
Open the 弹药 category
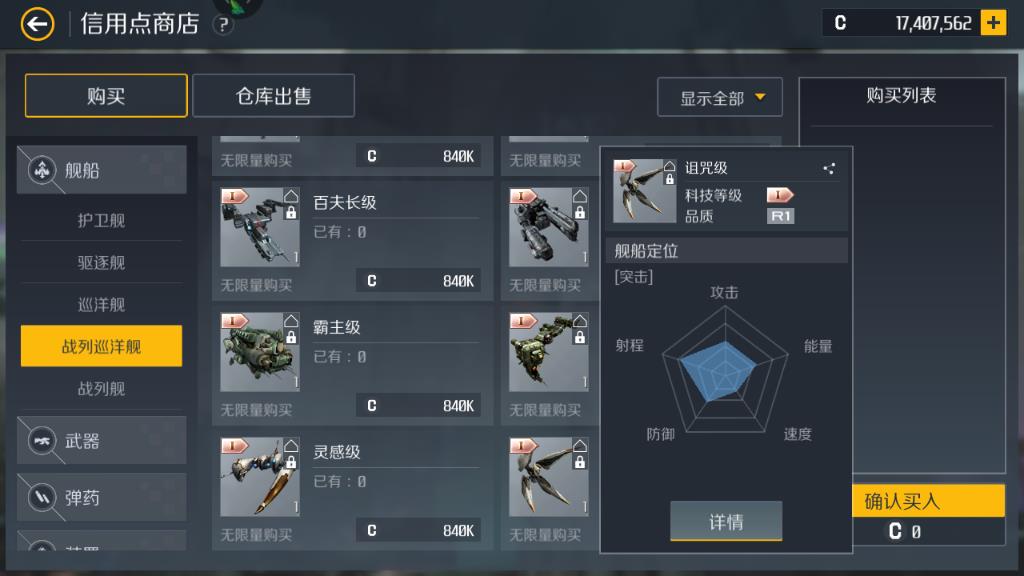(102, 497)
